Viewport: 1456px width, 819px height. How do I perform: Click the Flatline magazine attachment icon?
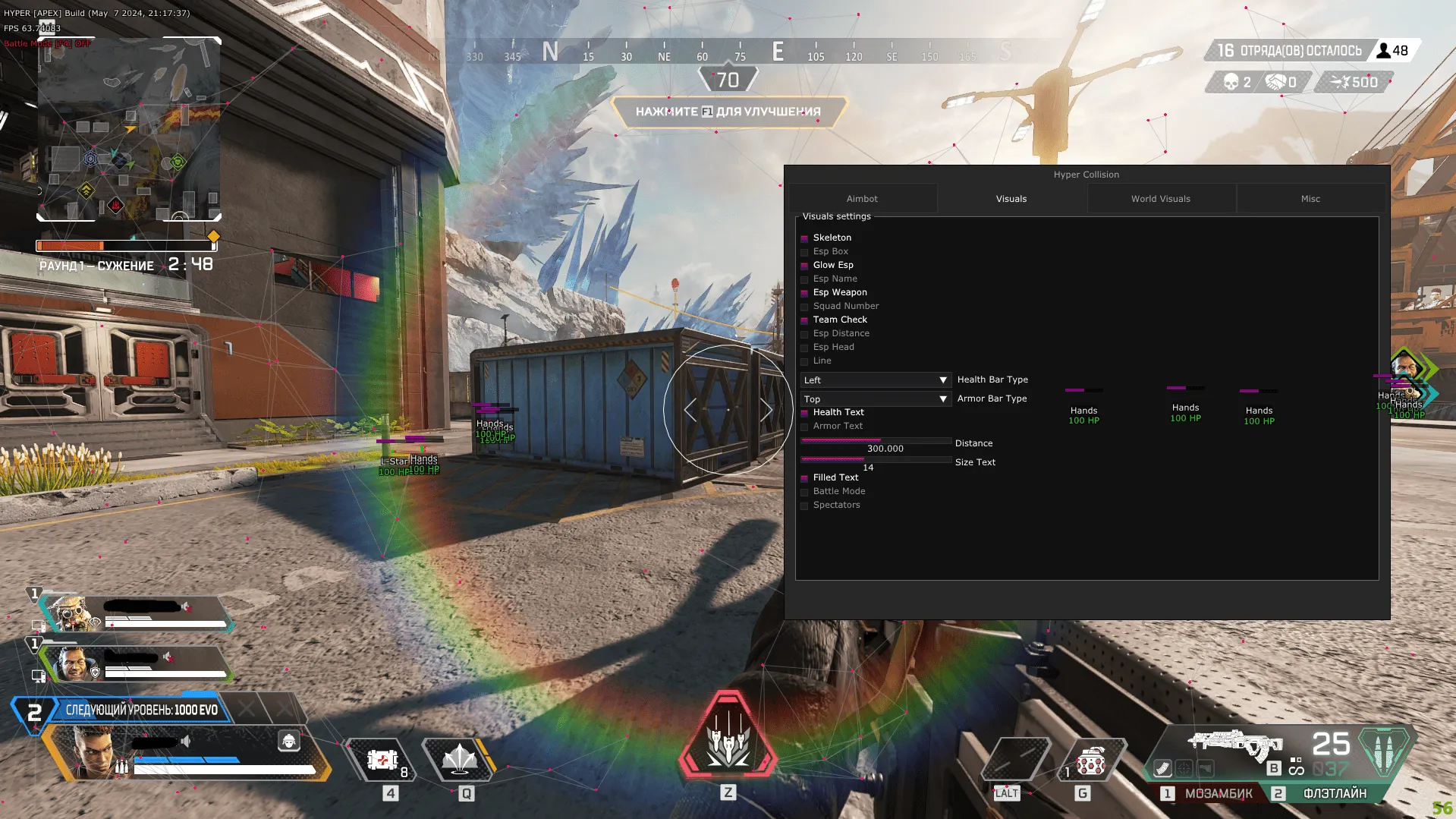point(1163,769)
